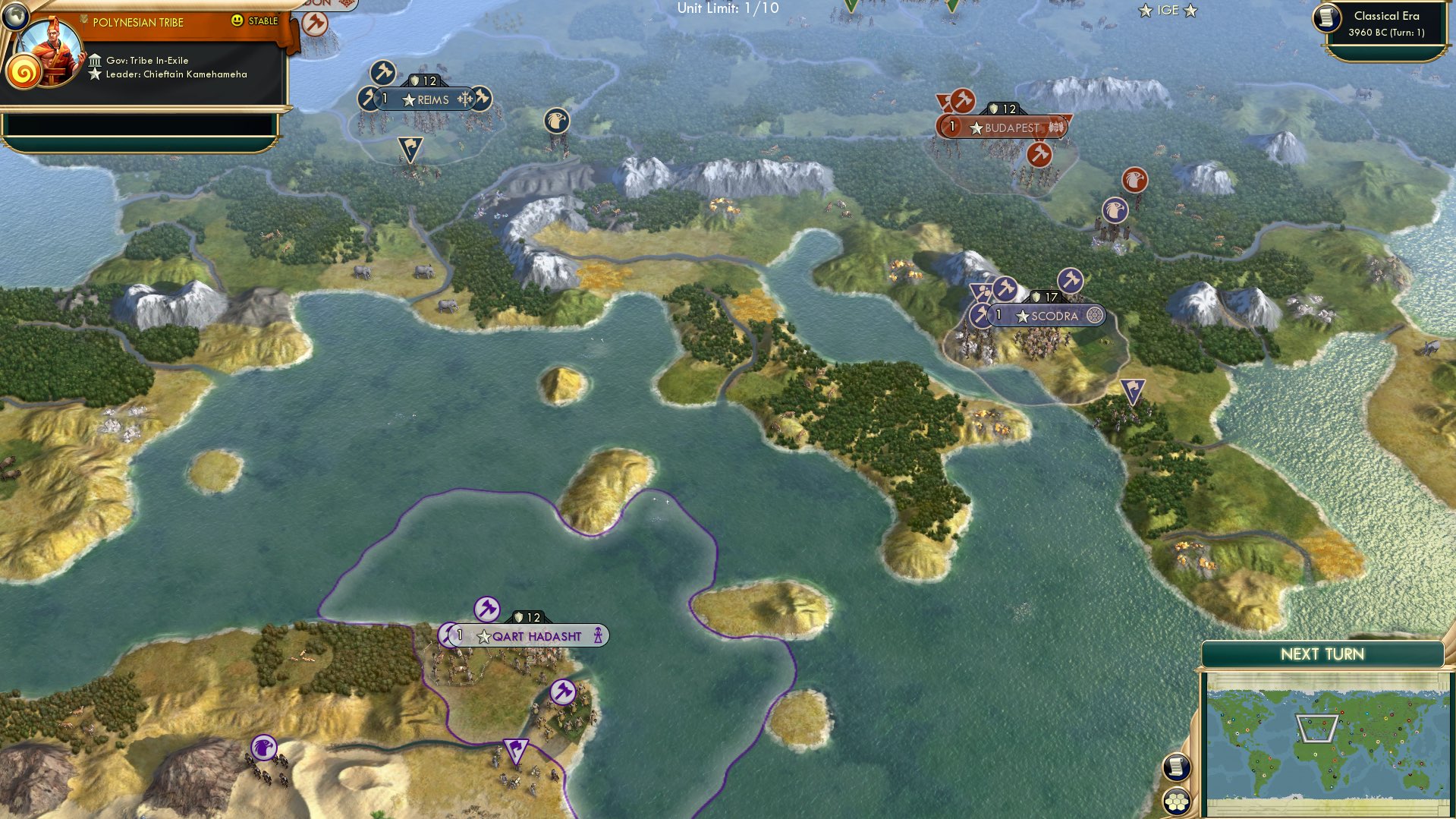1456x819 pixels.
Task: Click the purple hammer unit icon above Scodra
Action: pos(1071,279)
